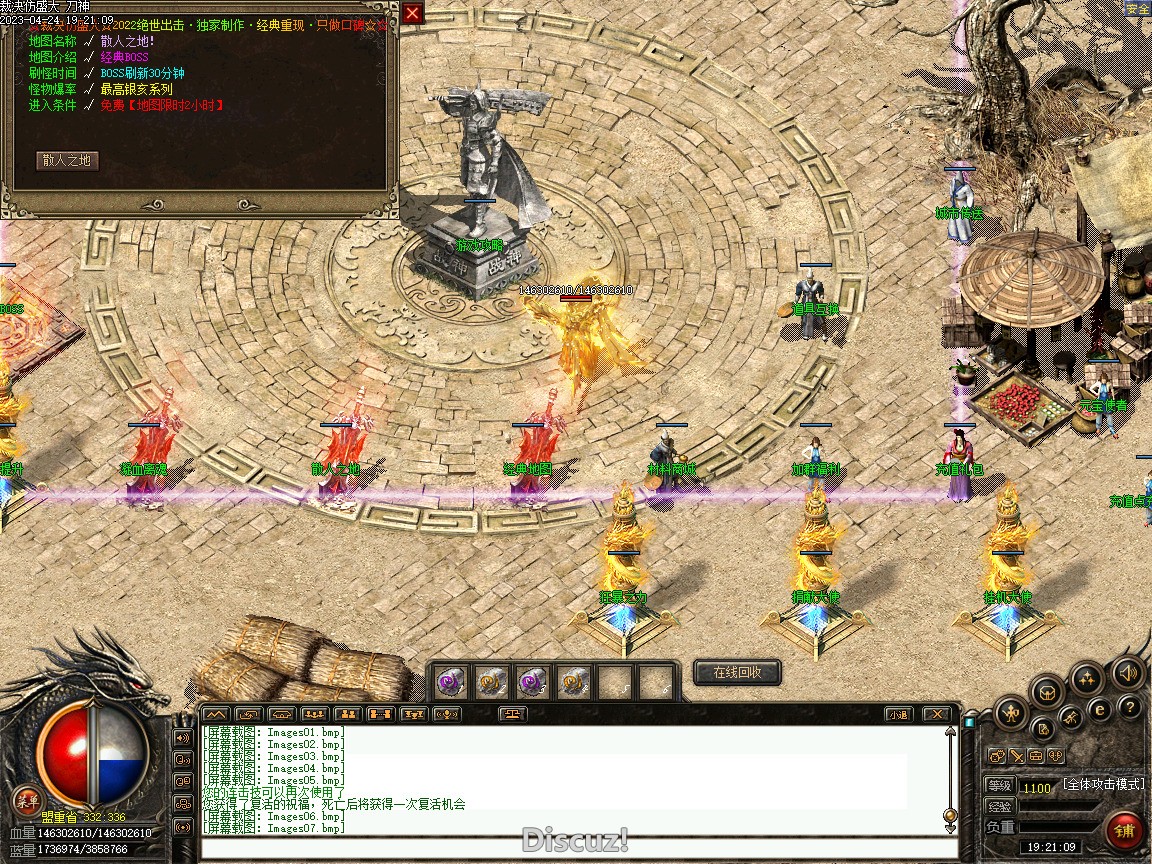Click the round 'e' icon button

tap(1100, 709)
